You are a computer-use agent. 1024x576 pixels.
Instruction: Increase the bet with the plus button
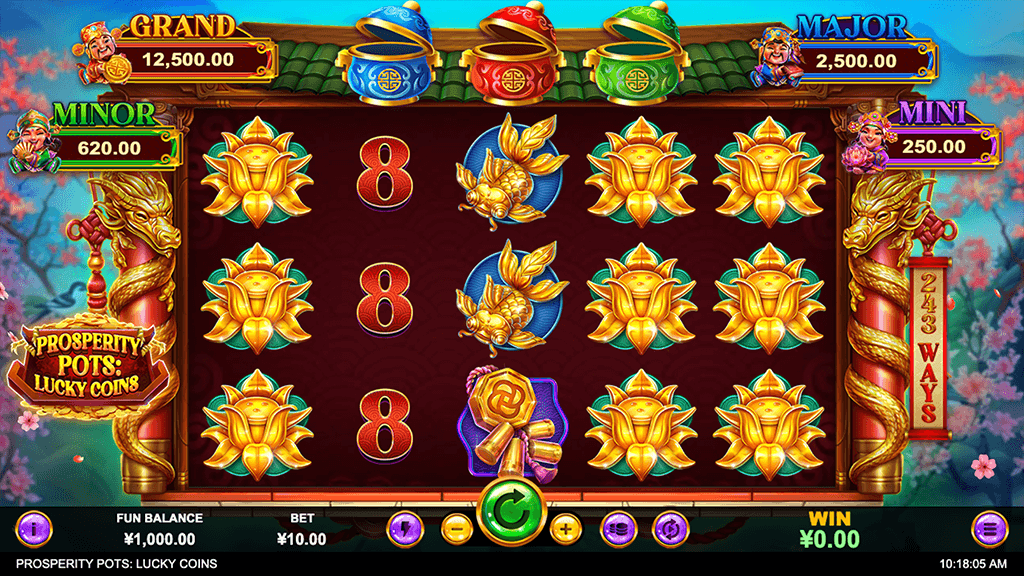[x=565, y=527]
